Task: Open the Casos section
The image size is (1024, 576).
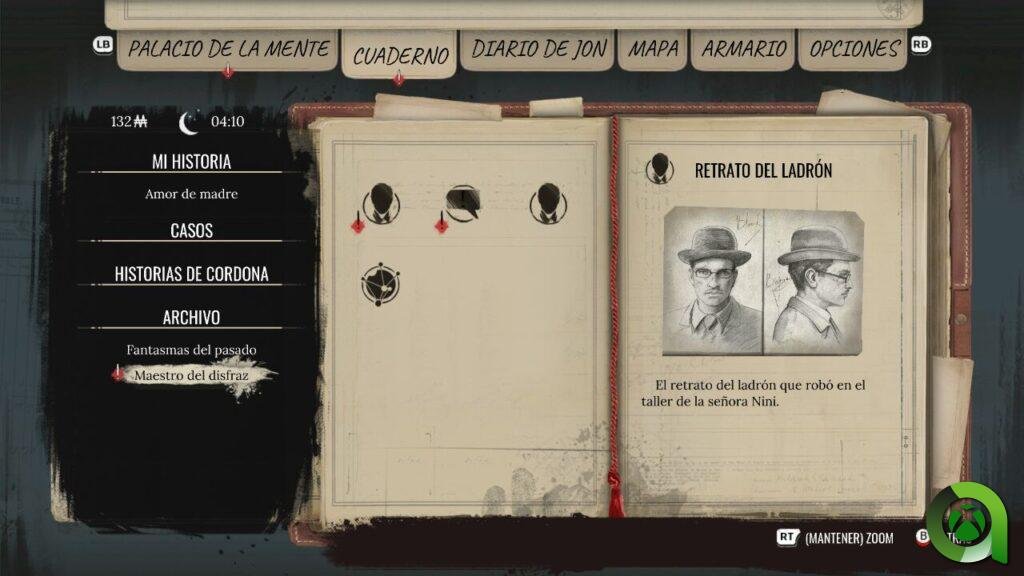Action: point(191,230)
